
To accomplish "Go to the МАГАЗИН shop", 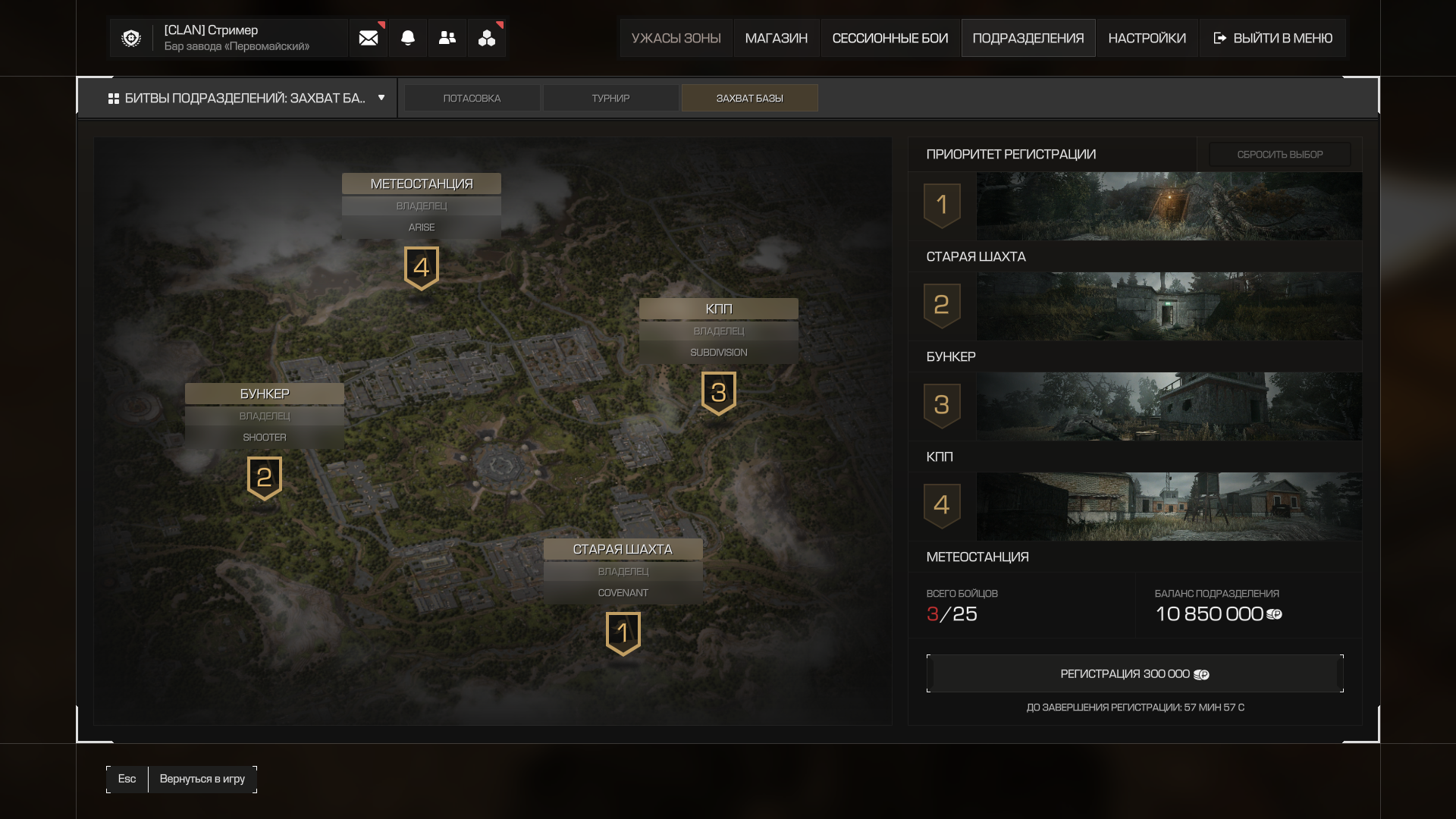I will (776, 38).
